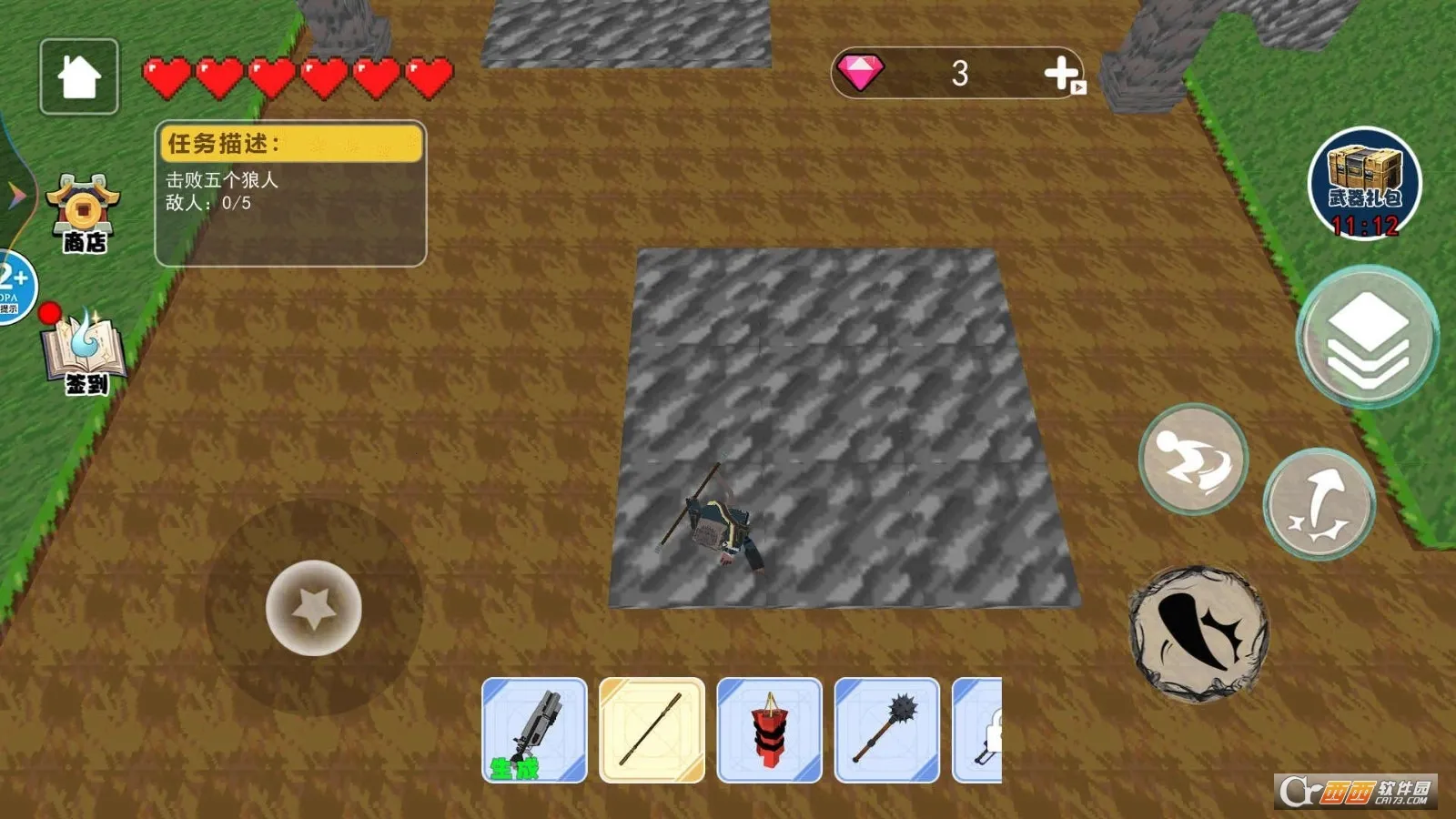
Task: Expand the left edge arrow tab
Action: coord(15,194)
